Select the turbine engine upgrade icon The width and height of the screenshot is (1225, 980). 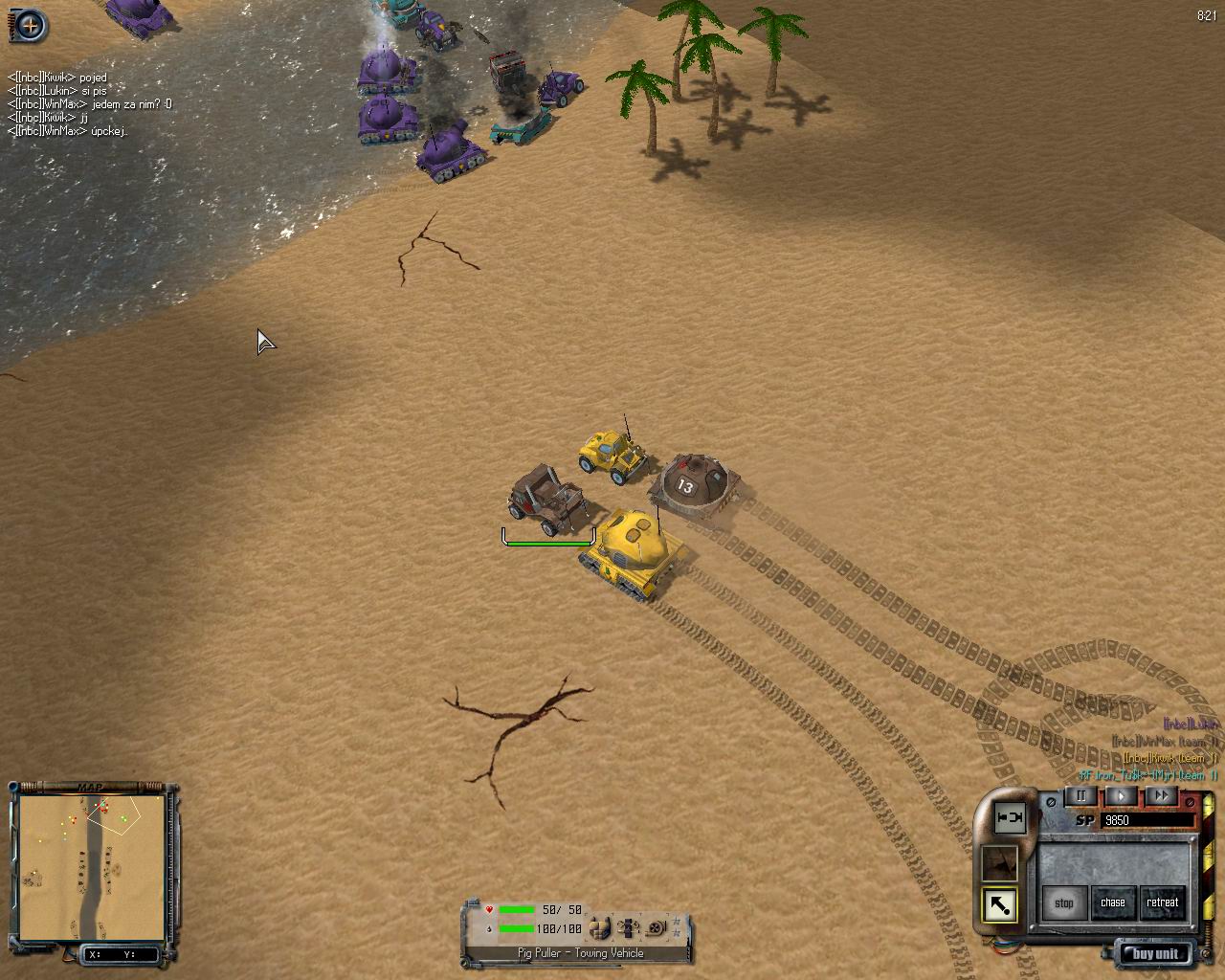pos(656,927)
